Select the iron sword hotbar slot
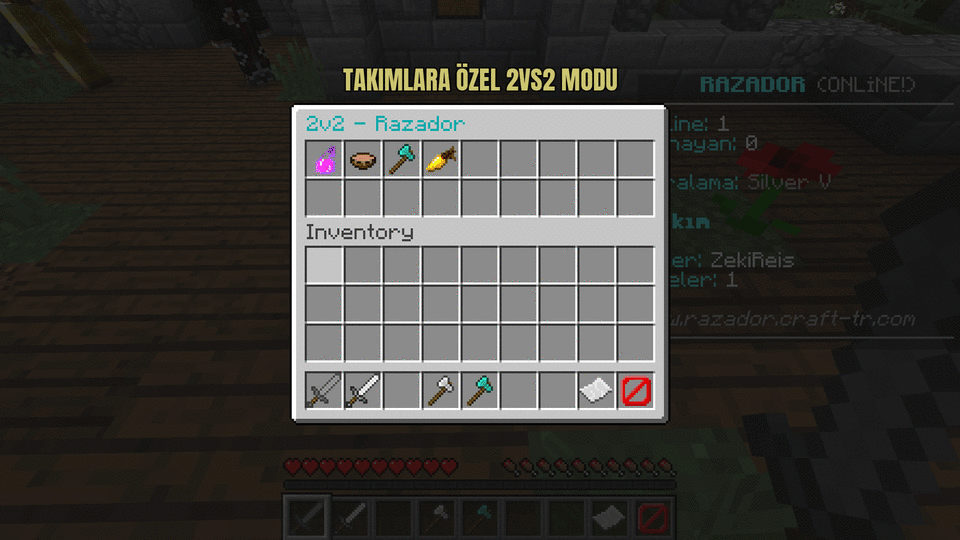Image resolution: width=960 pixels, height=540 pixels. tap(363, 390)
